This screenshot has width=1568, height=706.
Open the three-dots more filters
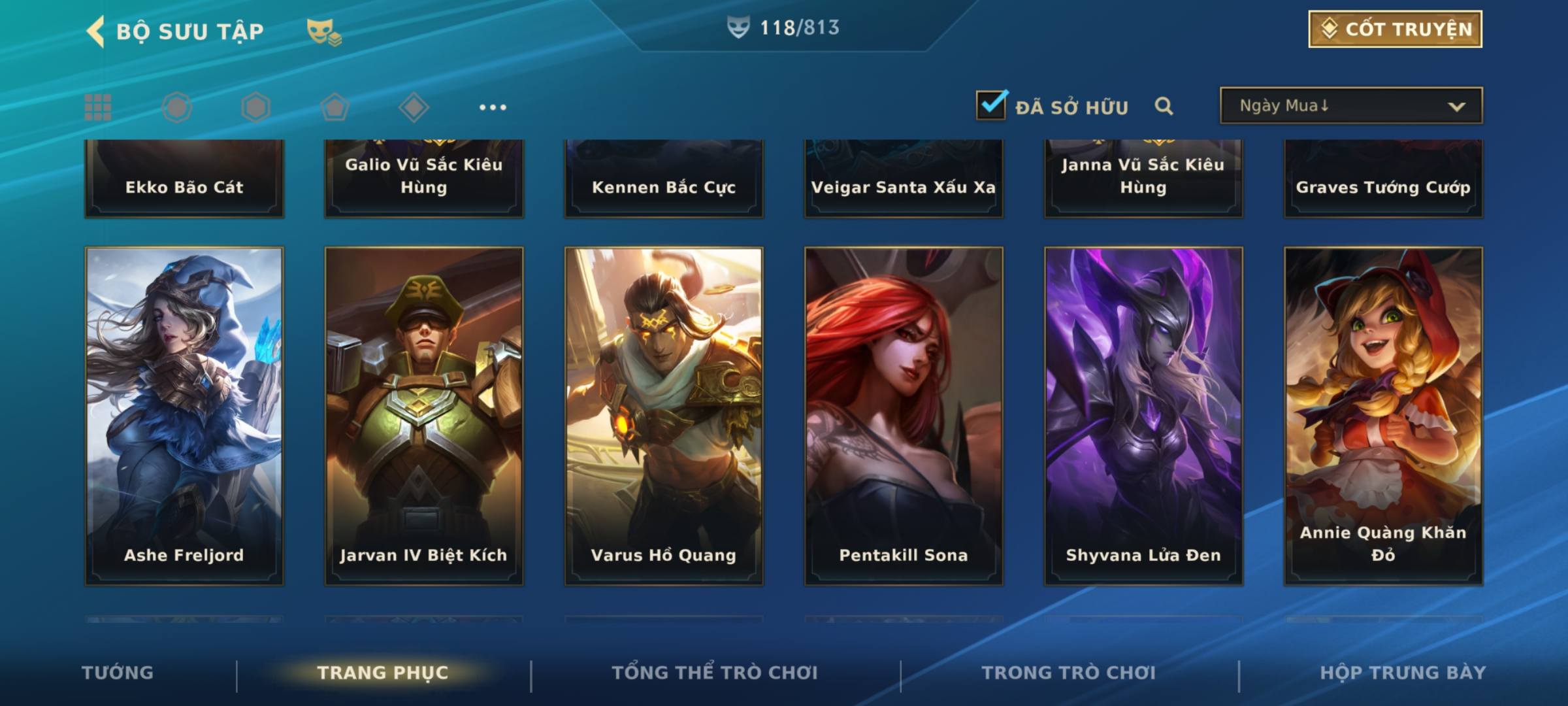point(493,107)
